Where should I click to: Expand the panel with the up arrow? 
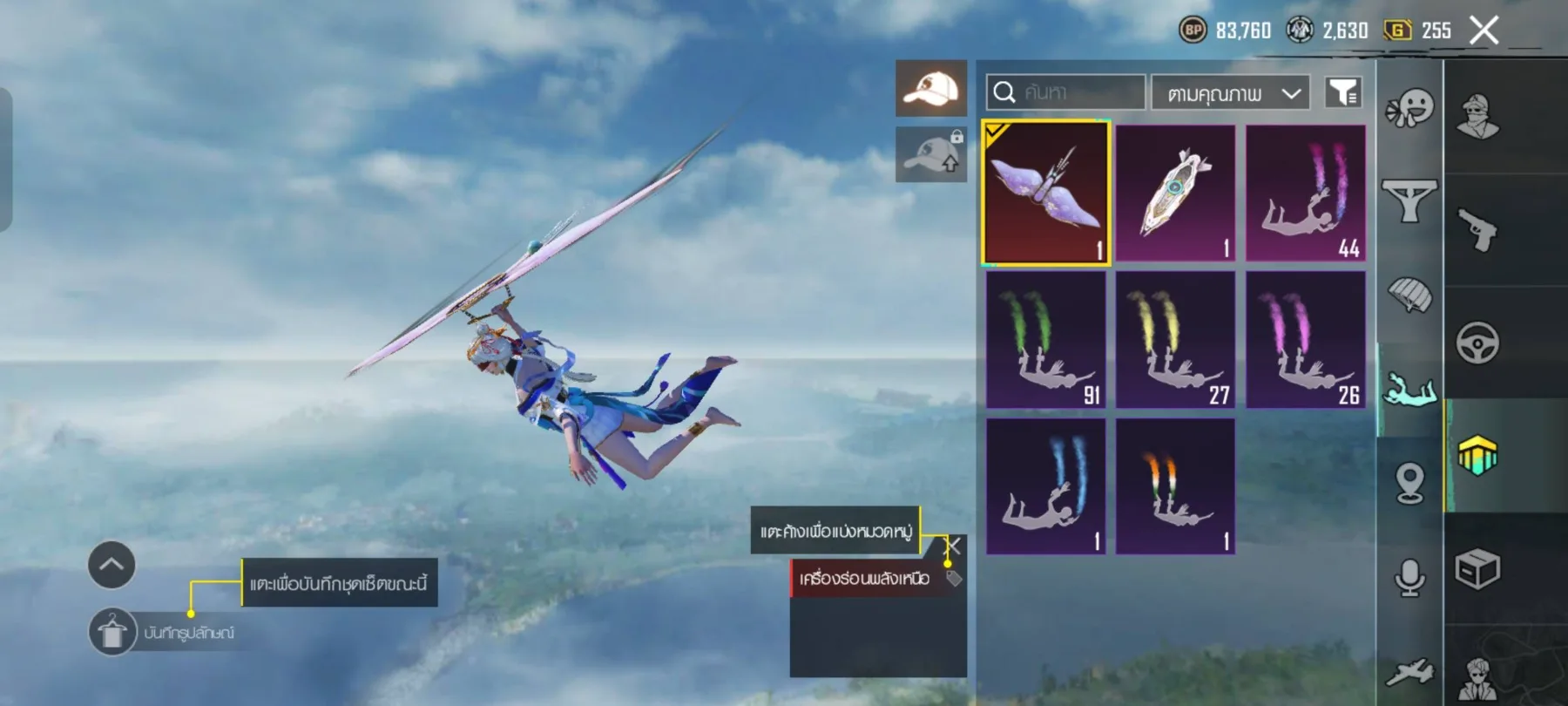tap(112, 565)
